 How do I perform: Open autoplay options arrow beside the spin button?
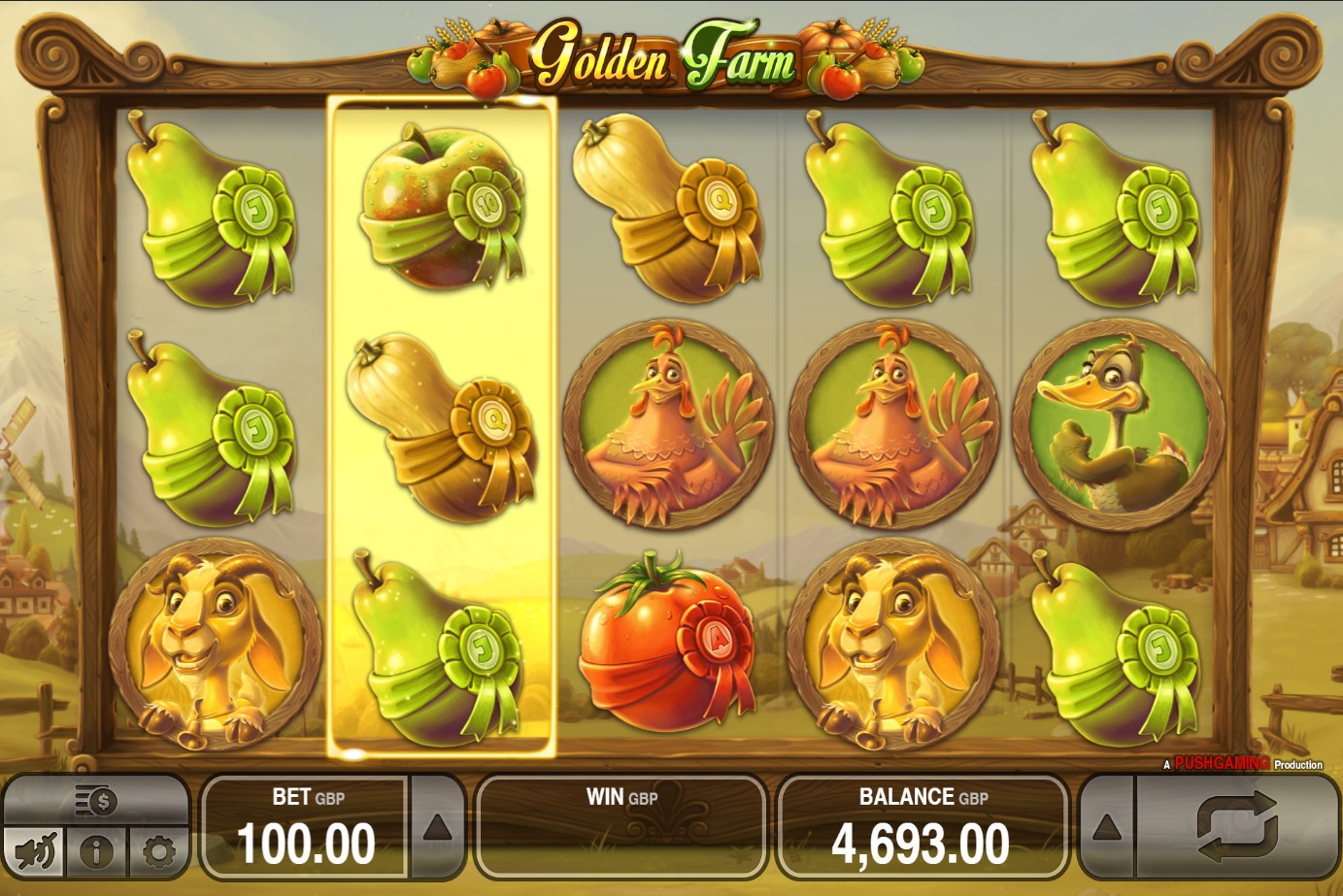(x=1107, y=828)
